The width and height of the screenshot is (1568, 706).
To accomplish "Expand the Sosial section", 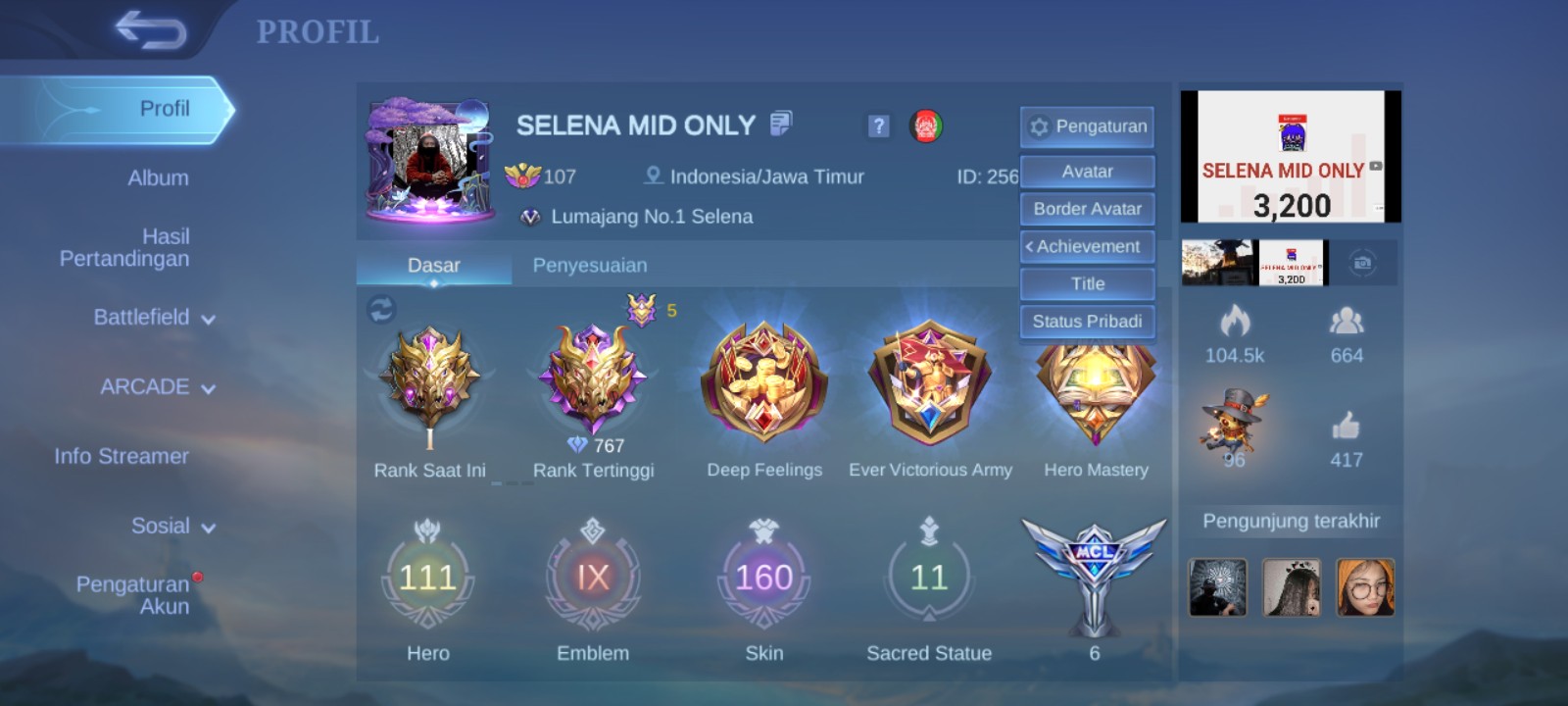I will (172, 527).
